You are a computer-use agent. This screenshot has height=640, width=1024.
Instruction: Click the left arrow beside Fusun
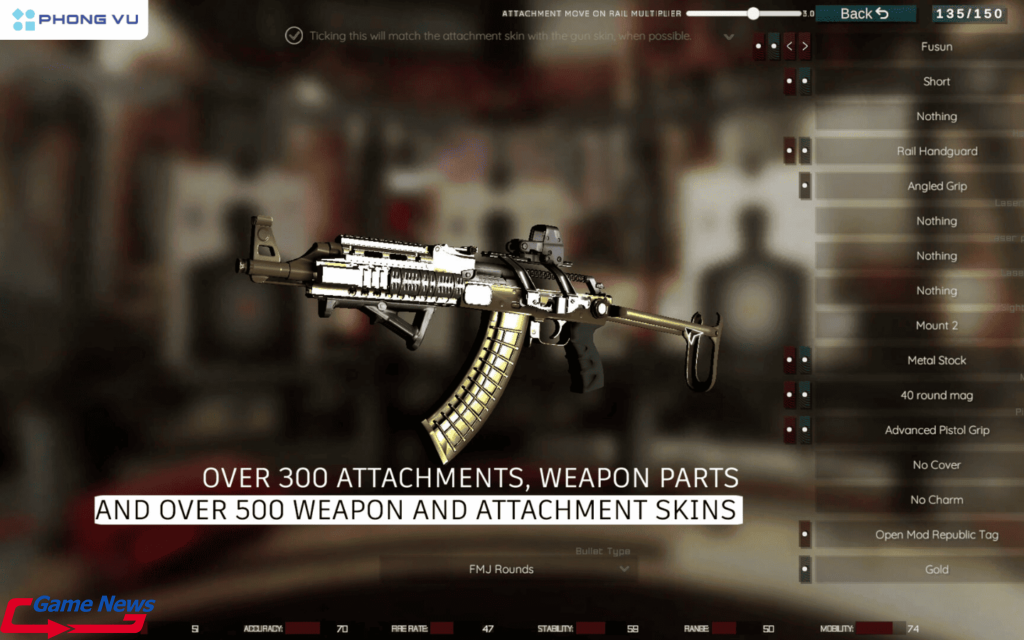789,46
